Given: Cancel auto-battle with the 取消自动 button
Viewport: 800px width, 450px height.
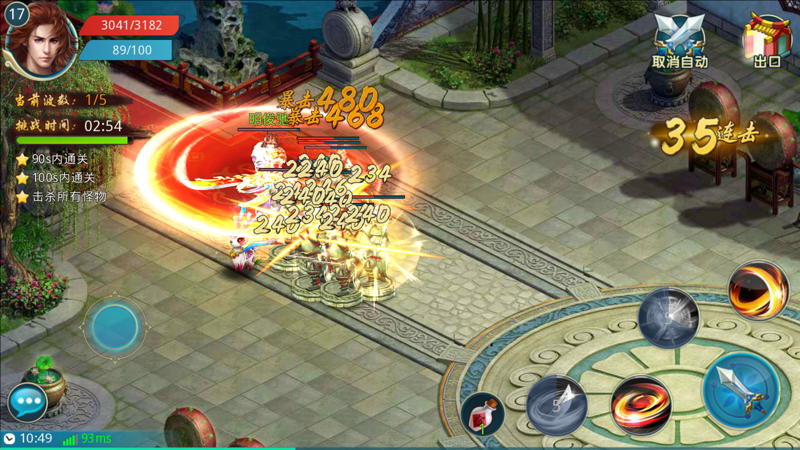Looking at the screenshot, I should coord(680,42).
